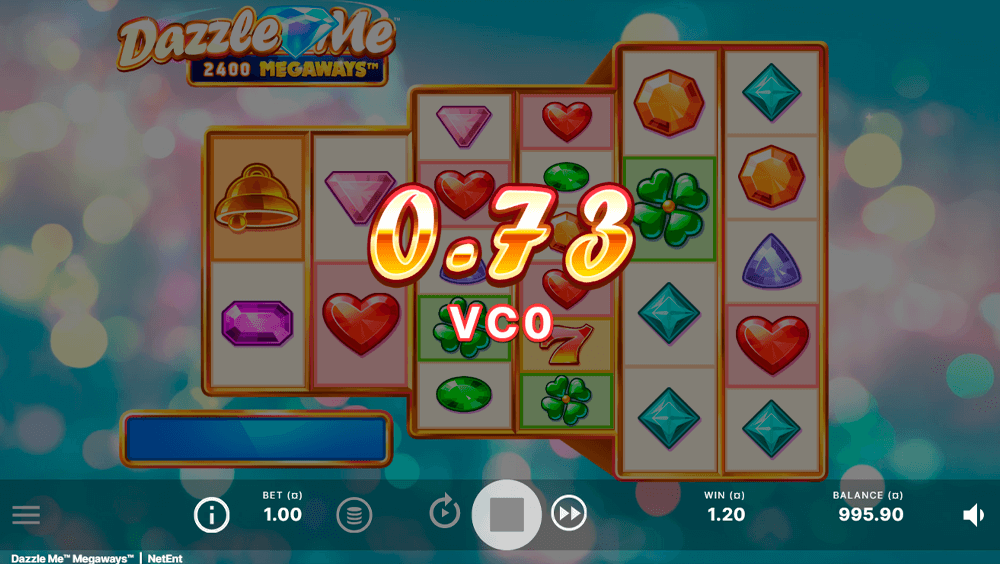Open the hamburger menu
1000x564 pixels.
[26, 515]
